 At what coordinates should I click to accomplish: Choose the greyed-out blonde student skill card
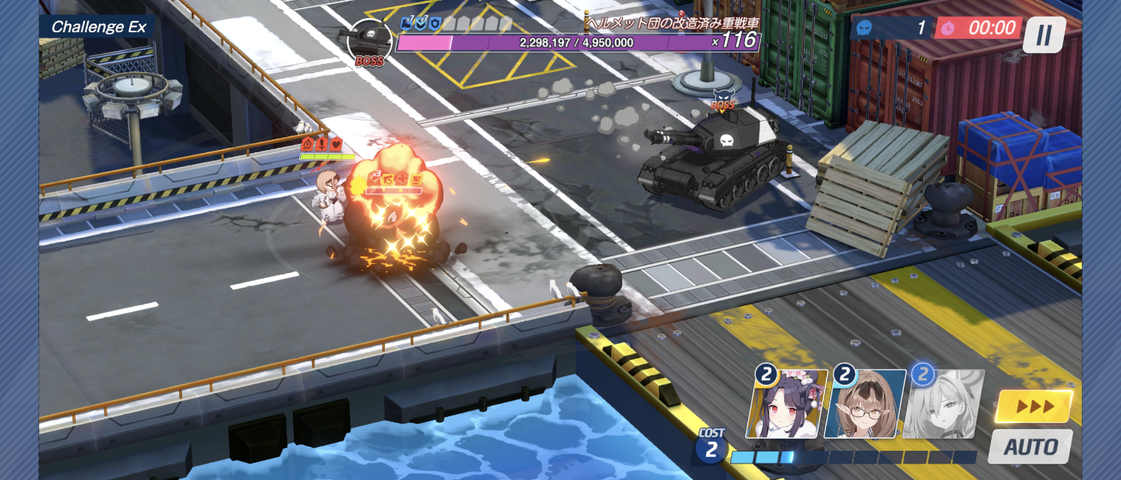944,404
